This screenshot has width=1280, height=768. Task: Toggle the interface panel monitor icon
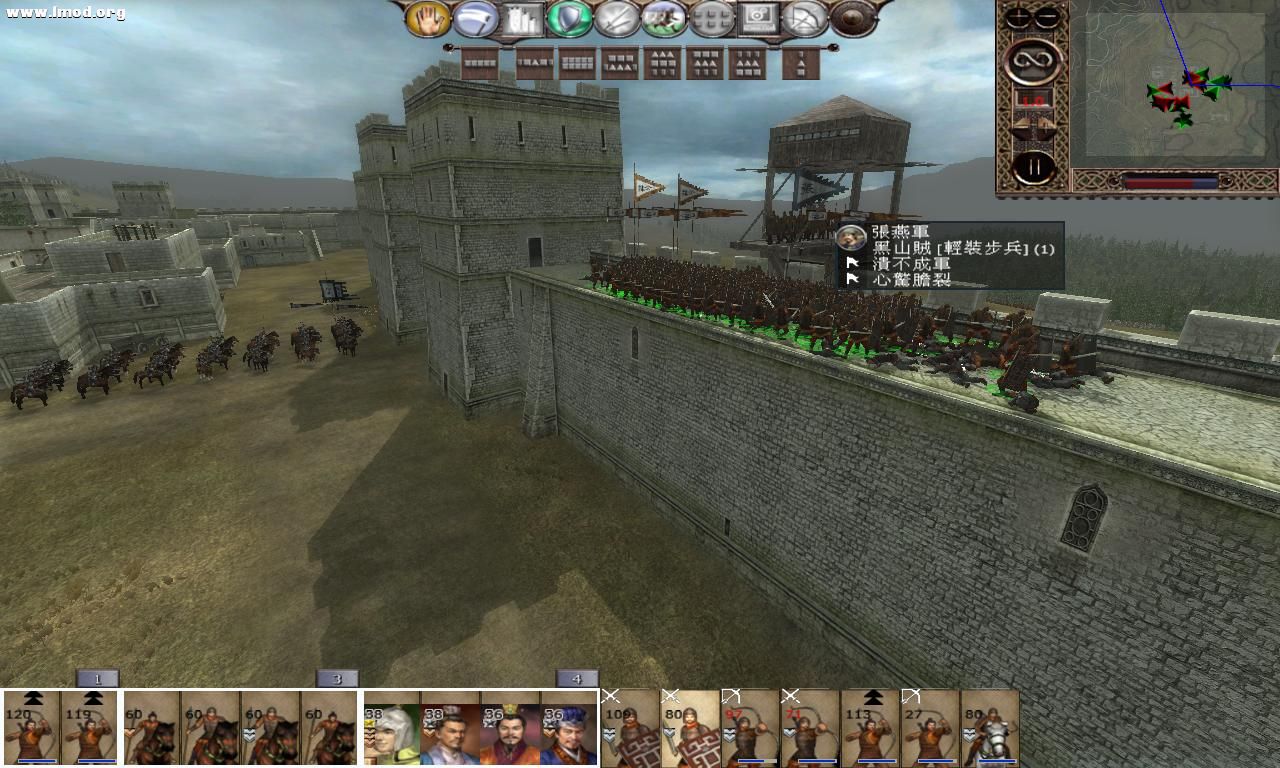click(x=757, y=20)
